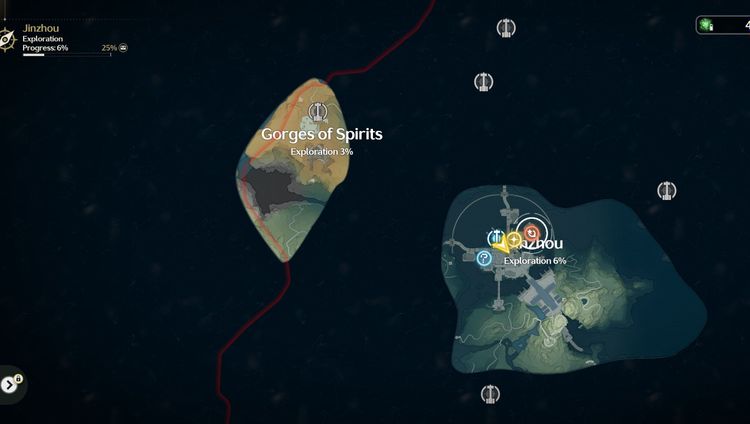
Task: Open the Jinzhou exploration progress compass
Action: pyautogui.click(x=7, y=38)
